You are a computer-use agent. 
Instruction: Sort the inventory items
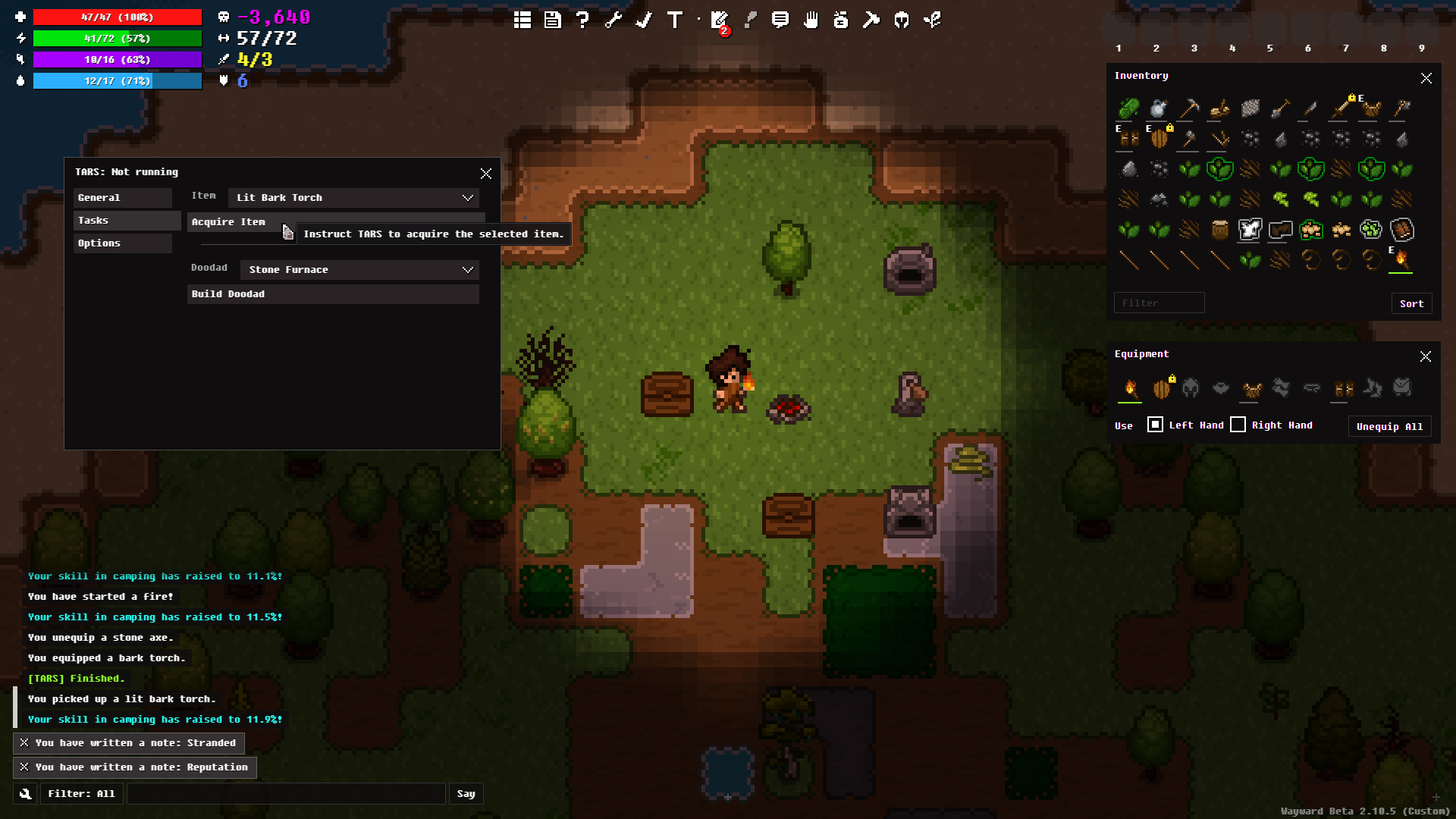pyautogui.click(x=1410, y=303)
